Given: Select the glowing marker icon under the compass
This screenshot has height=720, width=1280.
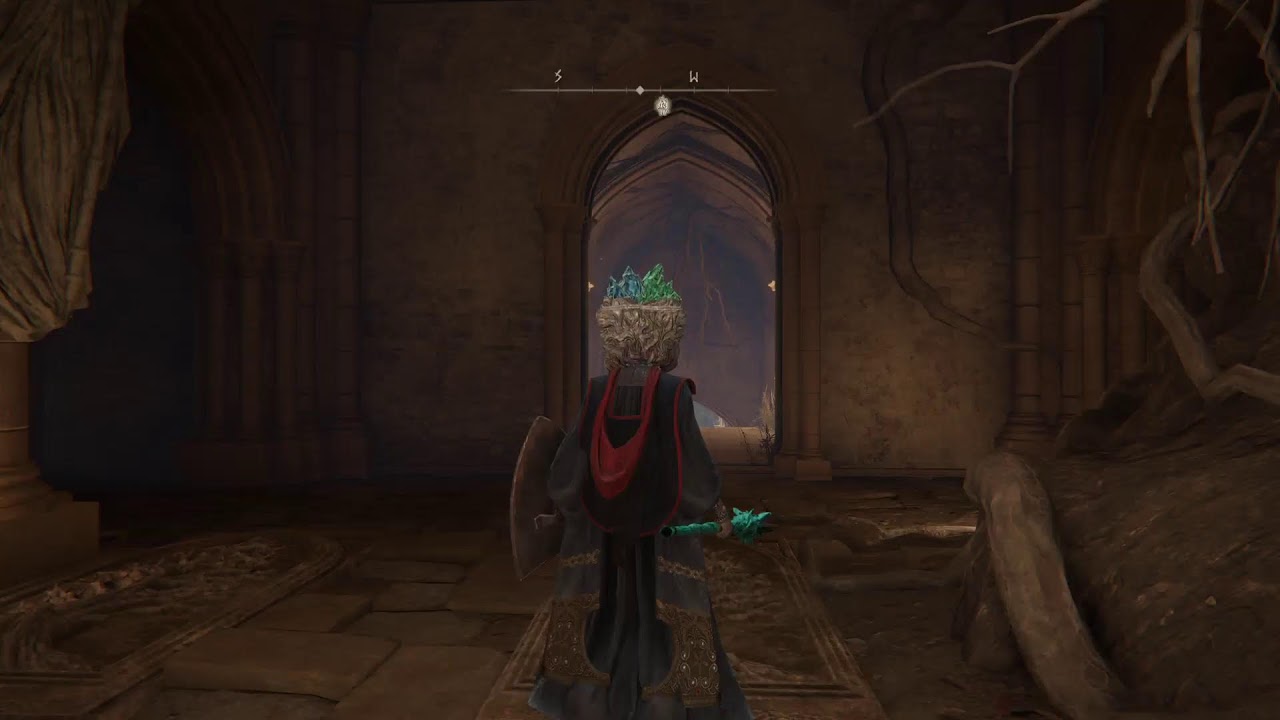Looking at the screenshot, I should pyautogui.click(x=662, y=105).
